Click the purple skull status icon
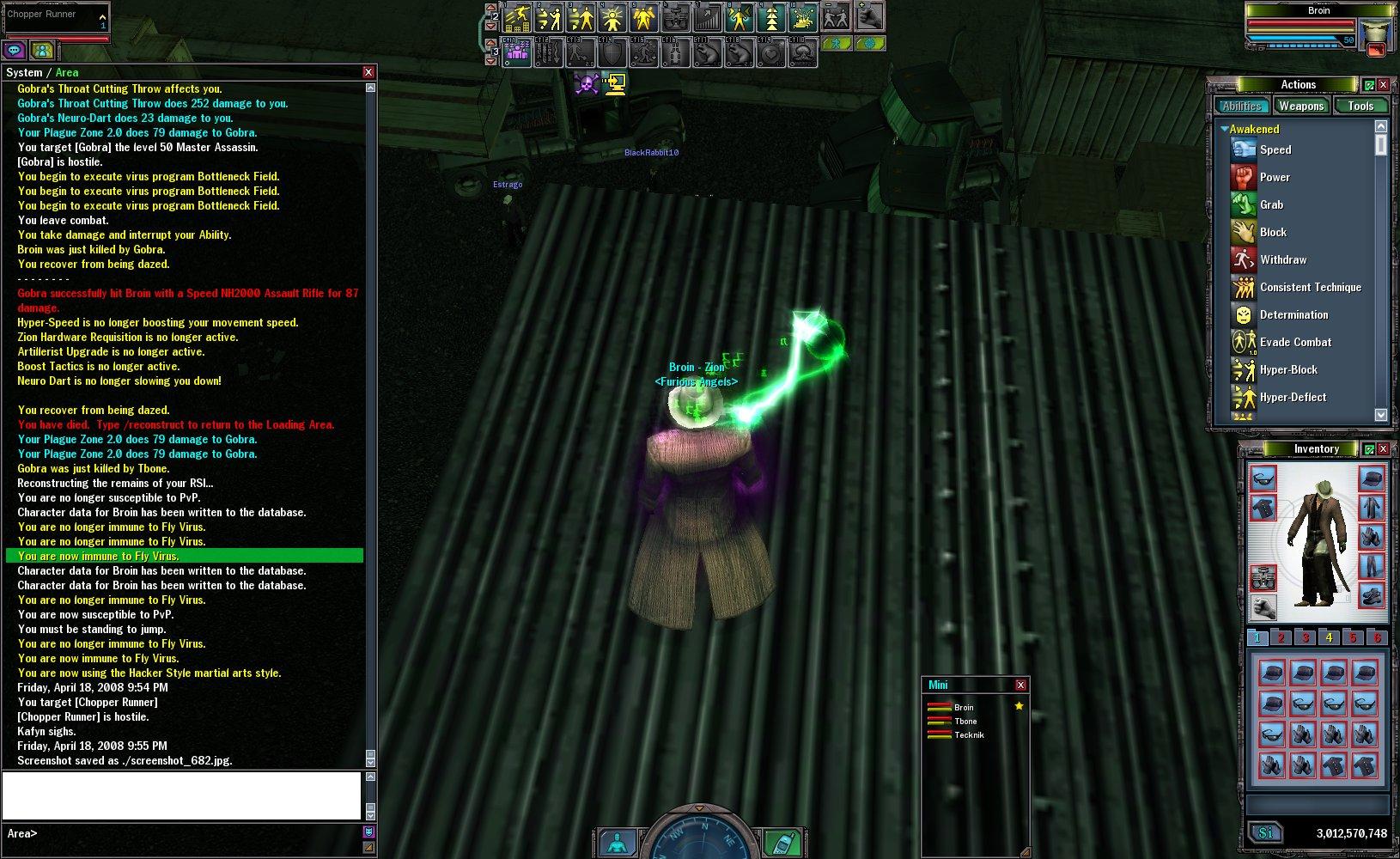The width and height of the screenshot is (1400, 859). [587, 84]
